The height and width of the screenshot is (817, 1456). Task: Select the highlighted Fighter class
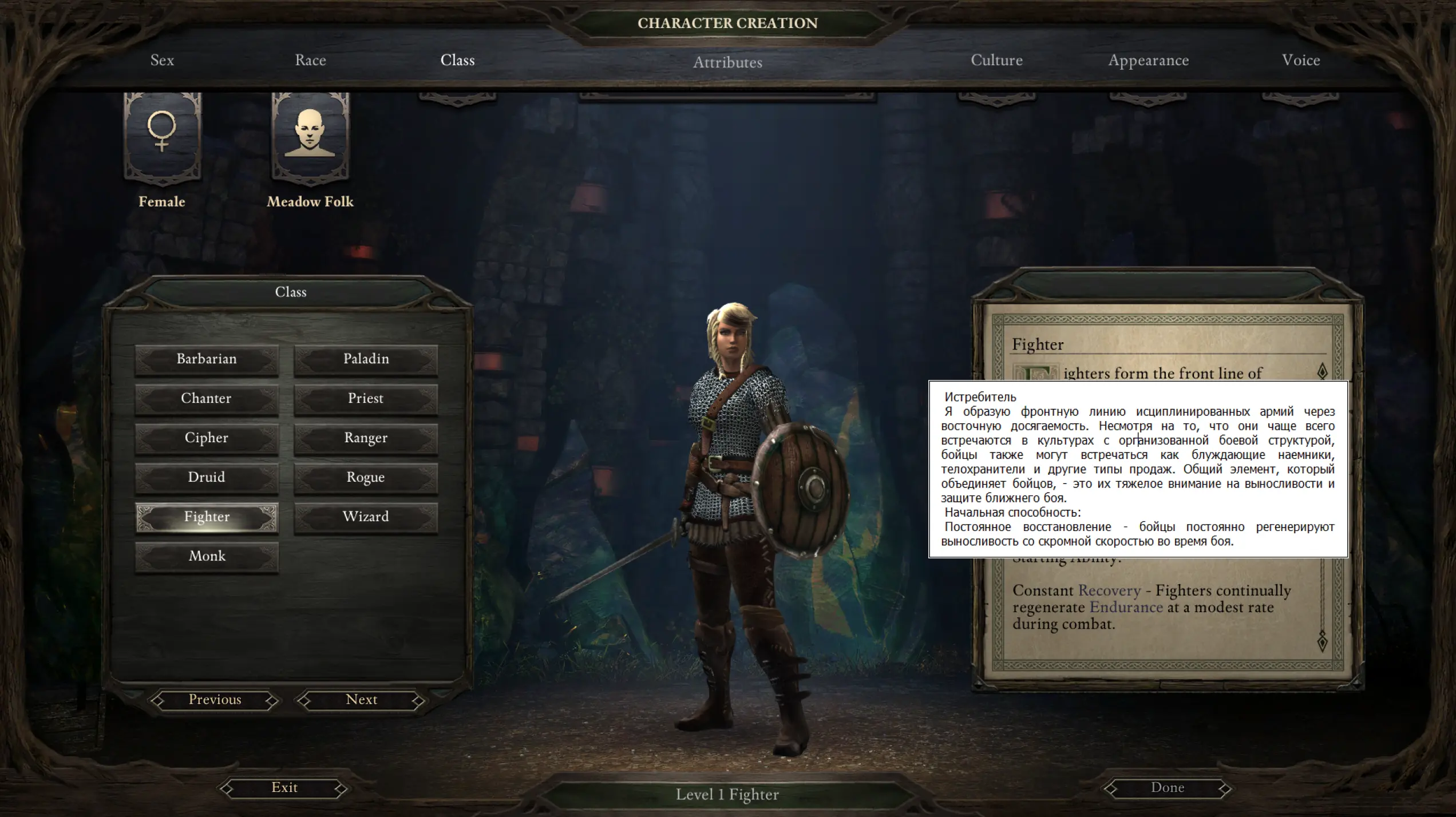coord(207,517)
